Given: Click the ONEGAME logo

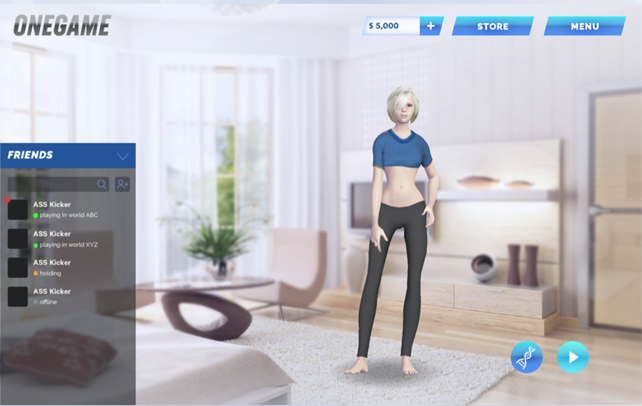Looking at the screenshot, I should click(61, 26).
